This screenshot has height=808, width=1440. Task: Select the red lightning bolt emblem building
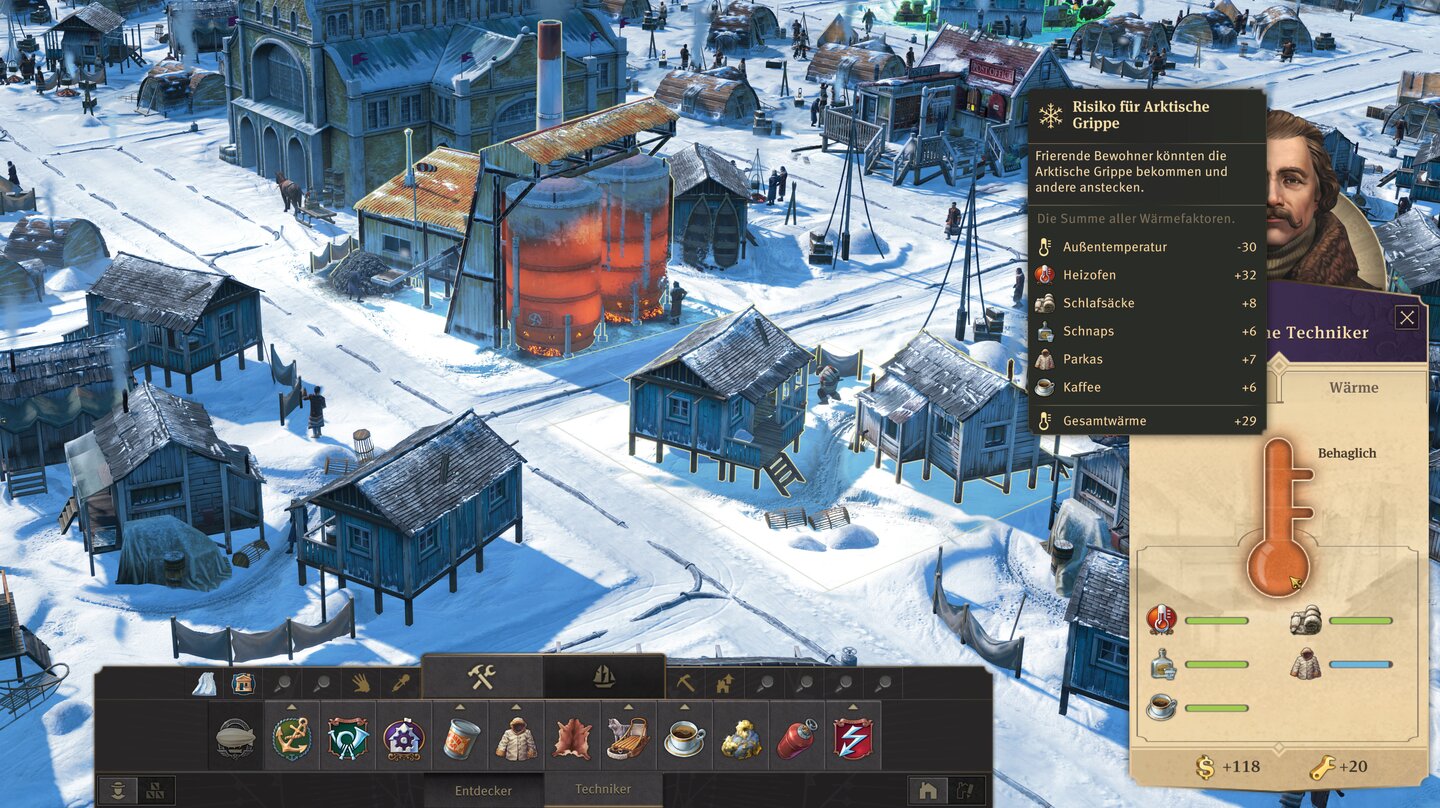(x=853, y=738)
